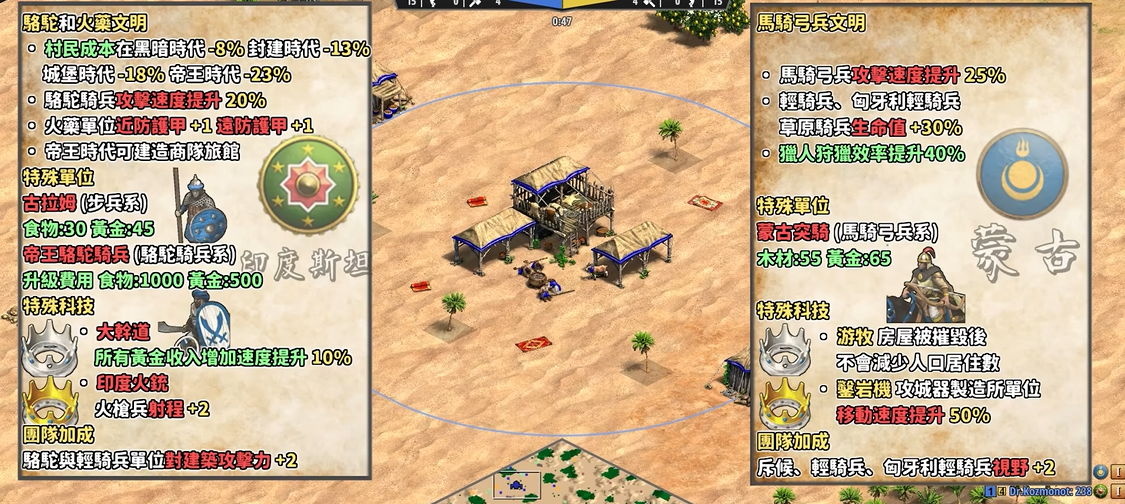Select the Dr.Kozmonot player score entry

click(1052, 492)
